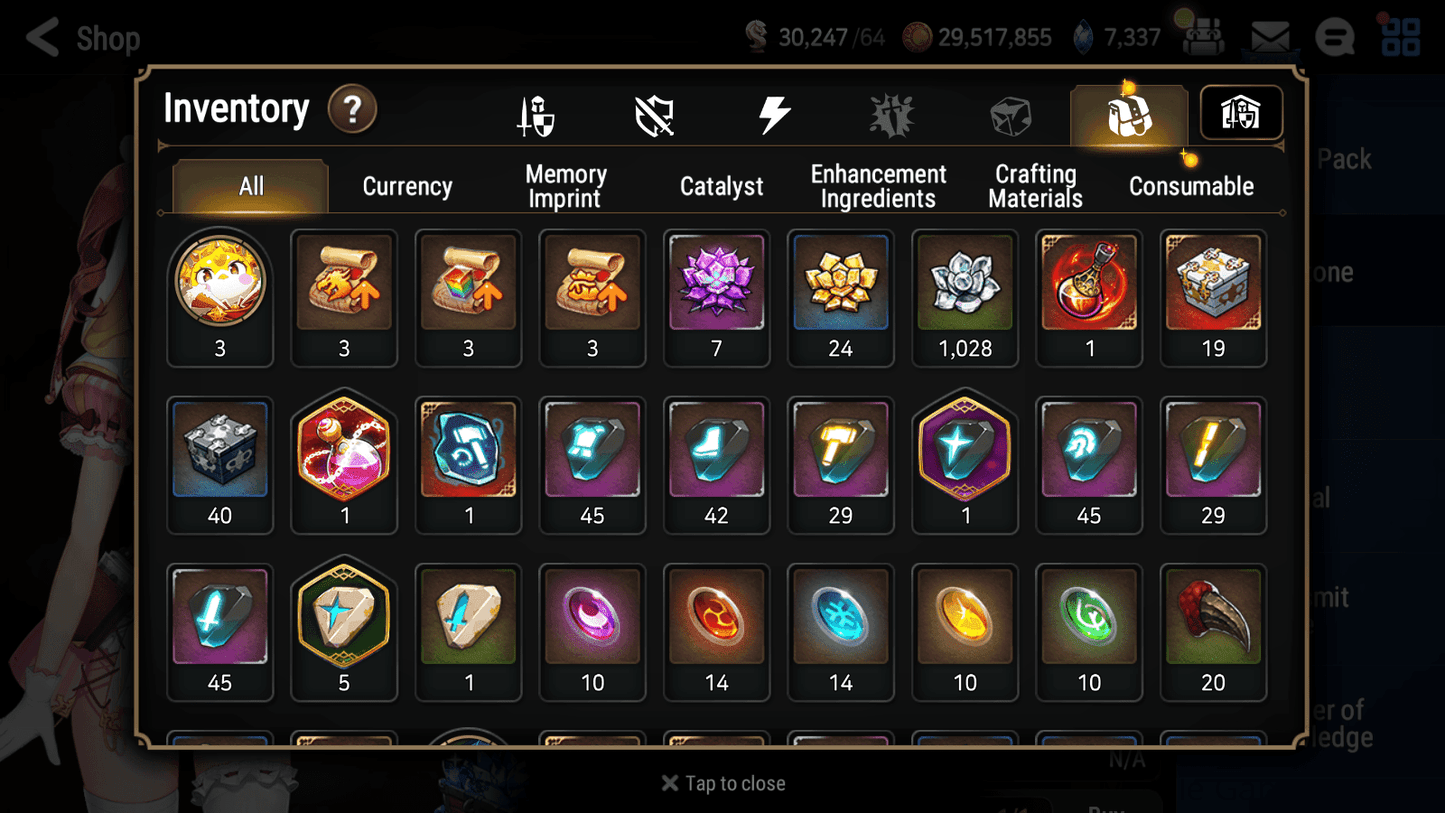
Task: Open the chat bubble icon
Action: [x=1334, y=36]
